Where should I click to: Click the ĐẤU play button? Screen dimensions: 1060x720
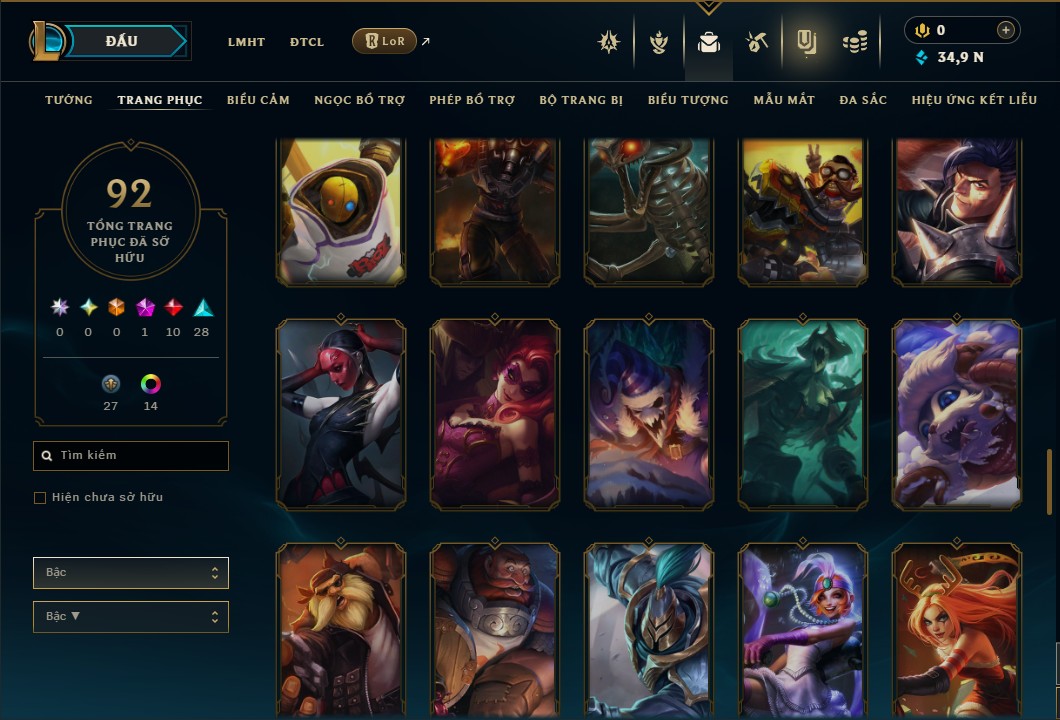[122, 41]
